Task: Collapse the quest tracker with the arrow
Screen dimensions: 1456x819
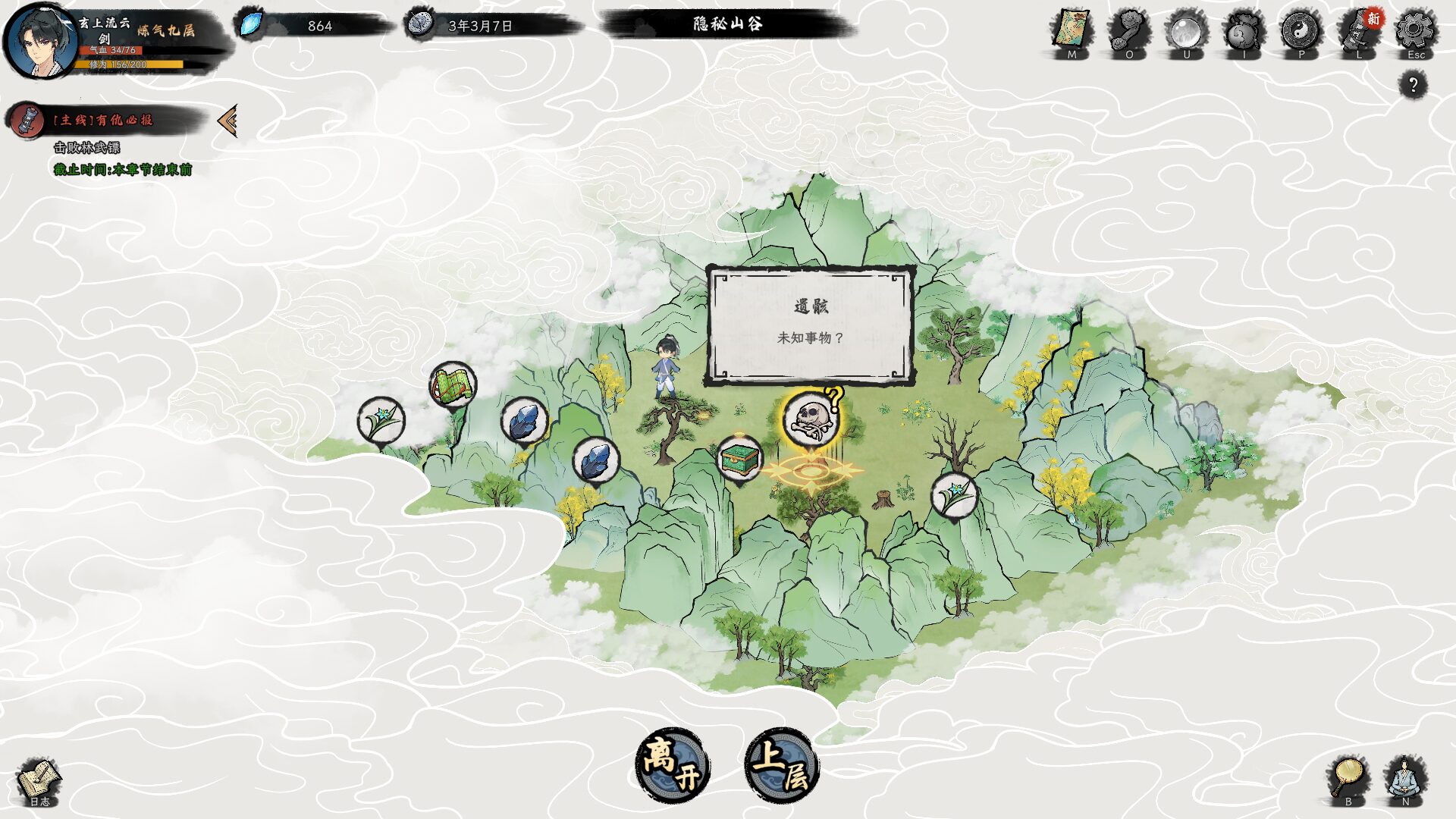Action: 225,121
